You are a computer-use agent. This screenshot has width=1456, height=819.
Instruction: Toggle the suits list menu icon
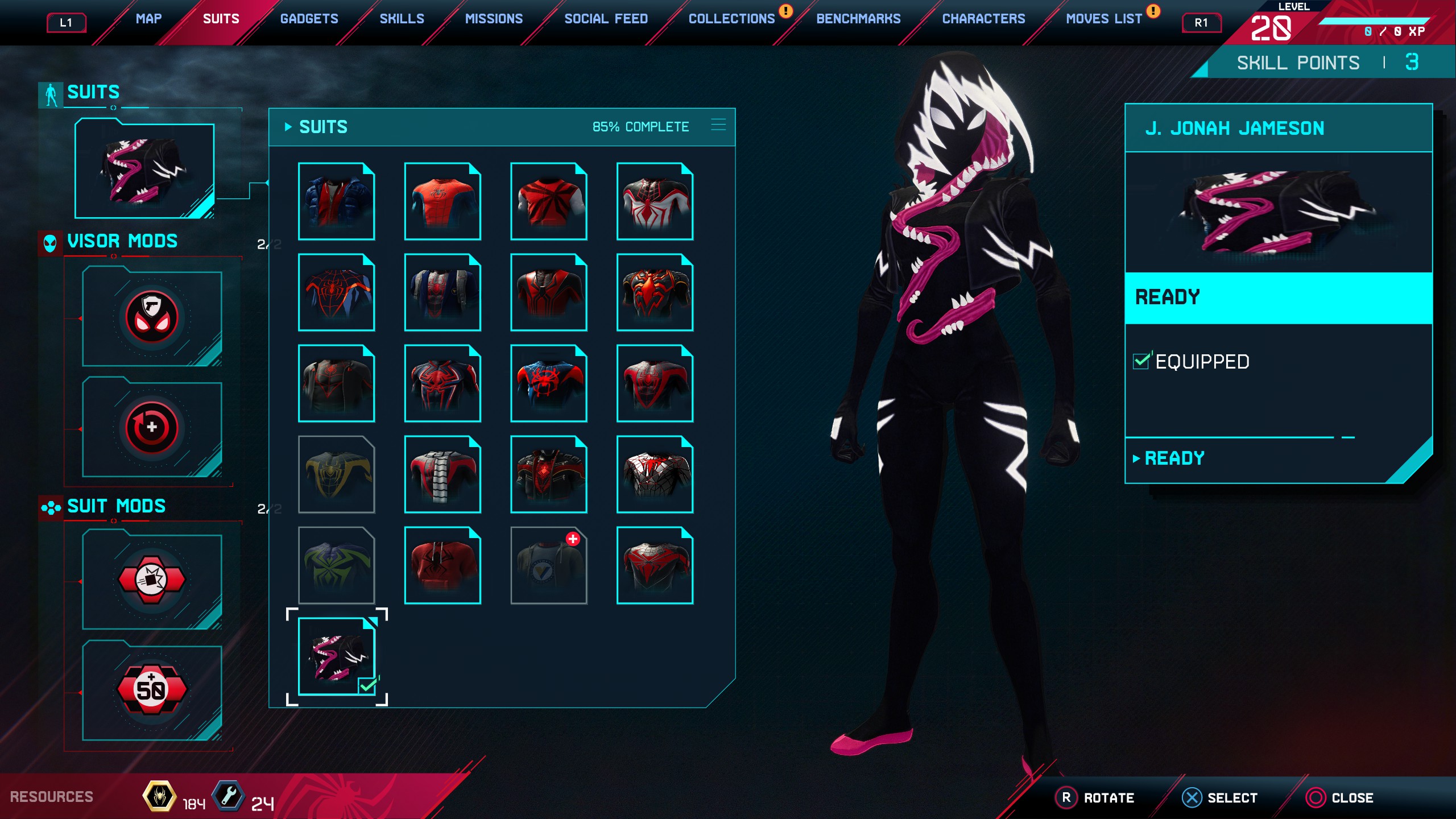(718, 126)
